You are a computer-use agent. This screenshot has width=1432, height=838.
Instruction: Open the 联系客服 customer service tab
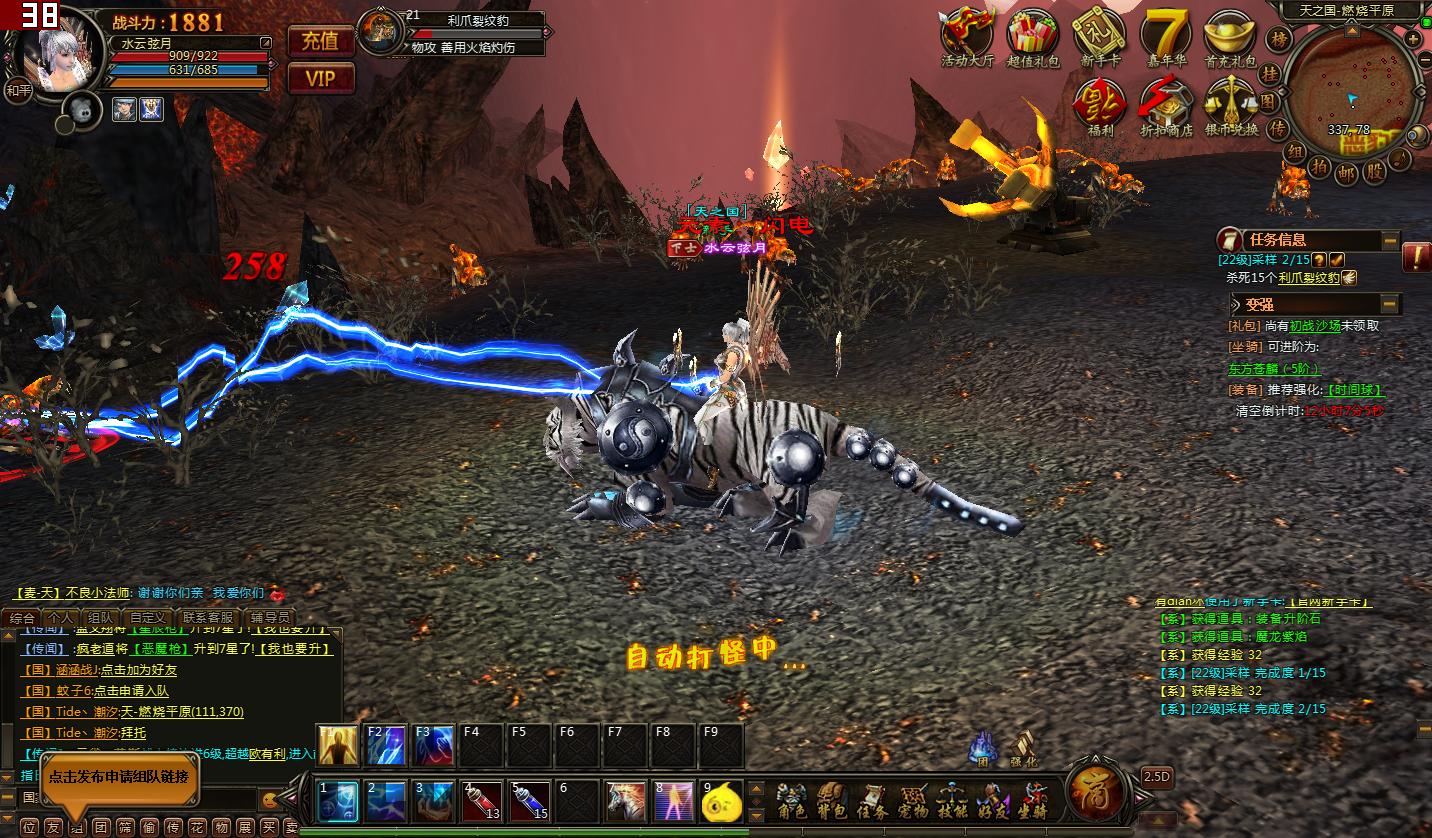207,618
